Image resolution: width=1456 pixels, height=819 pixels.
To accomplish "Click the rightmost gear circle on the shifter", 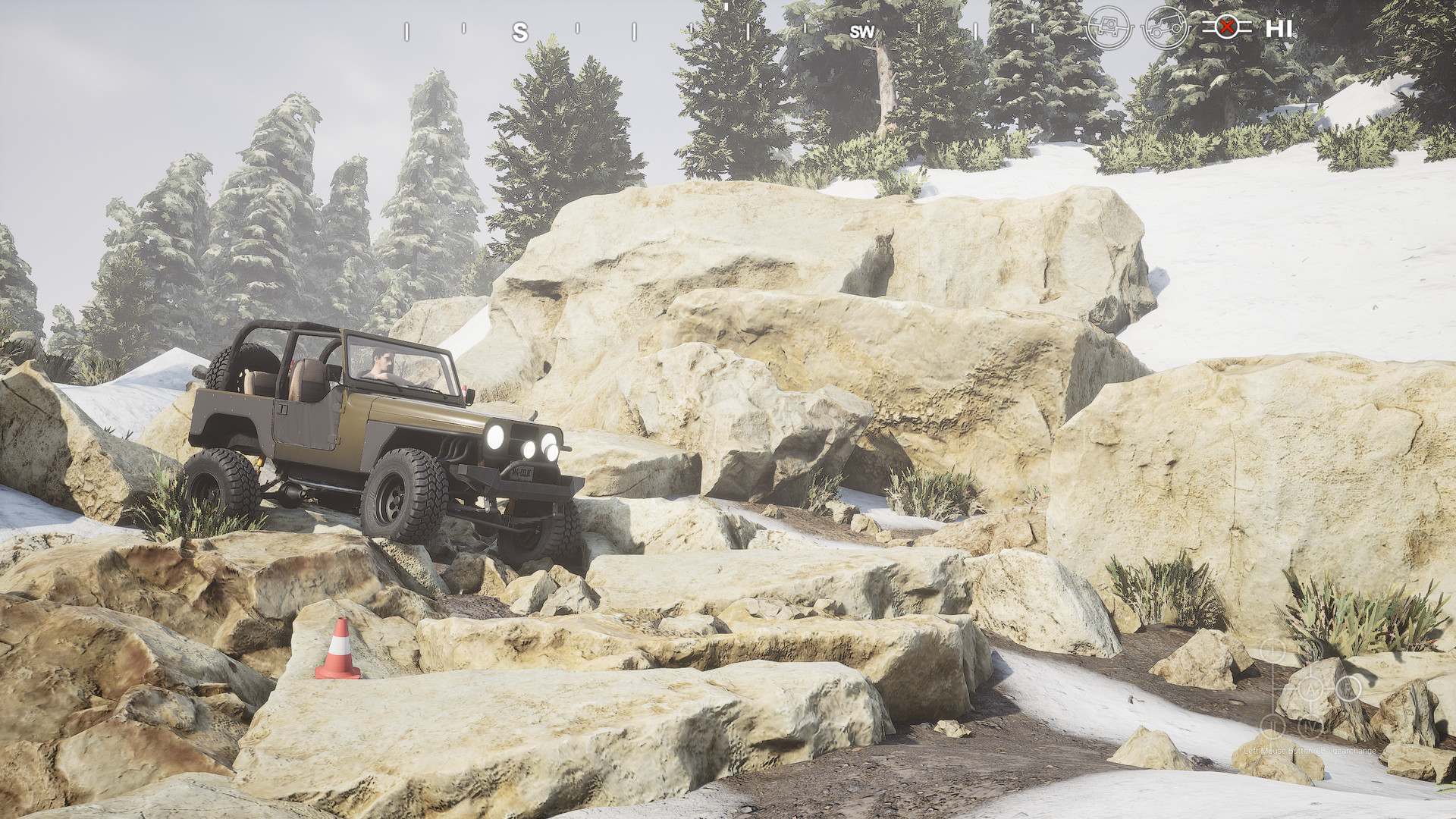I will (x=1349, y=689).
